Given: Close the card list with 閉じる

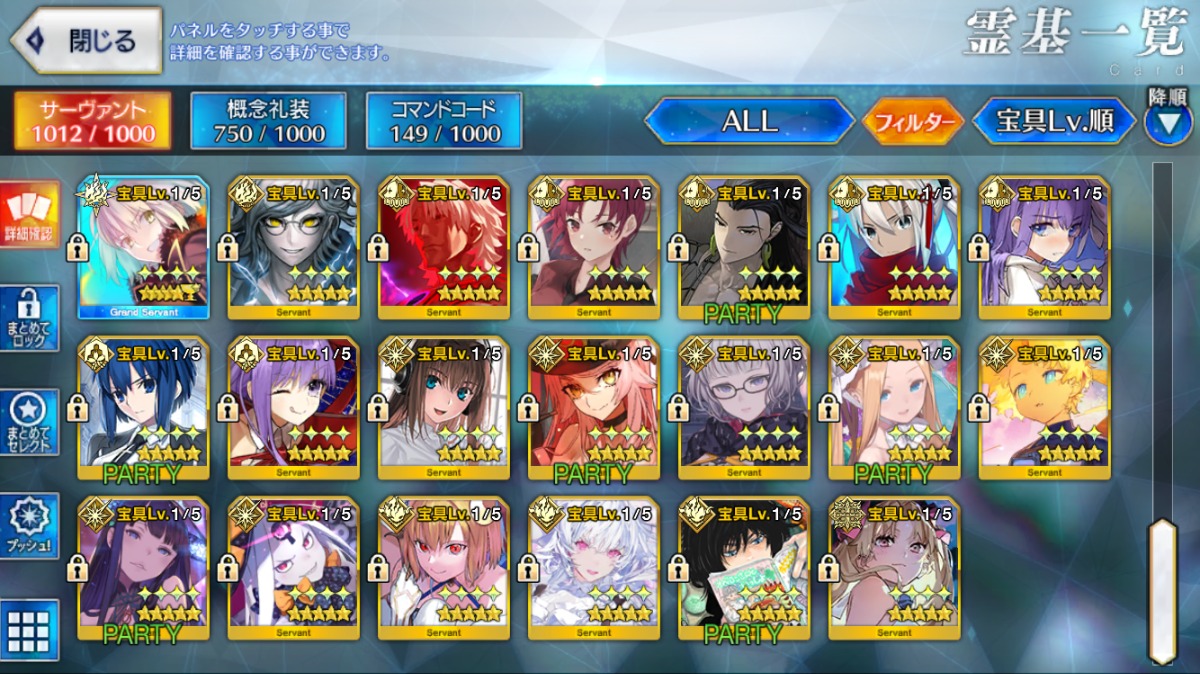Looking at the screenshot, I should click(x=86, y=41).
